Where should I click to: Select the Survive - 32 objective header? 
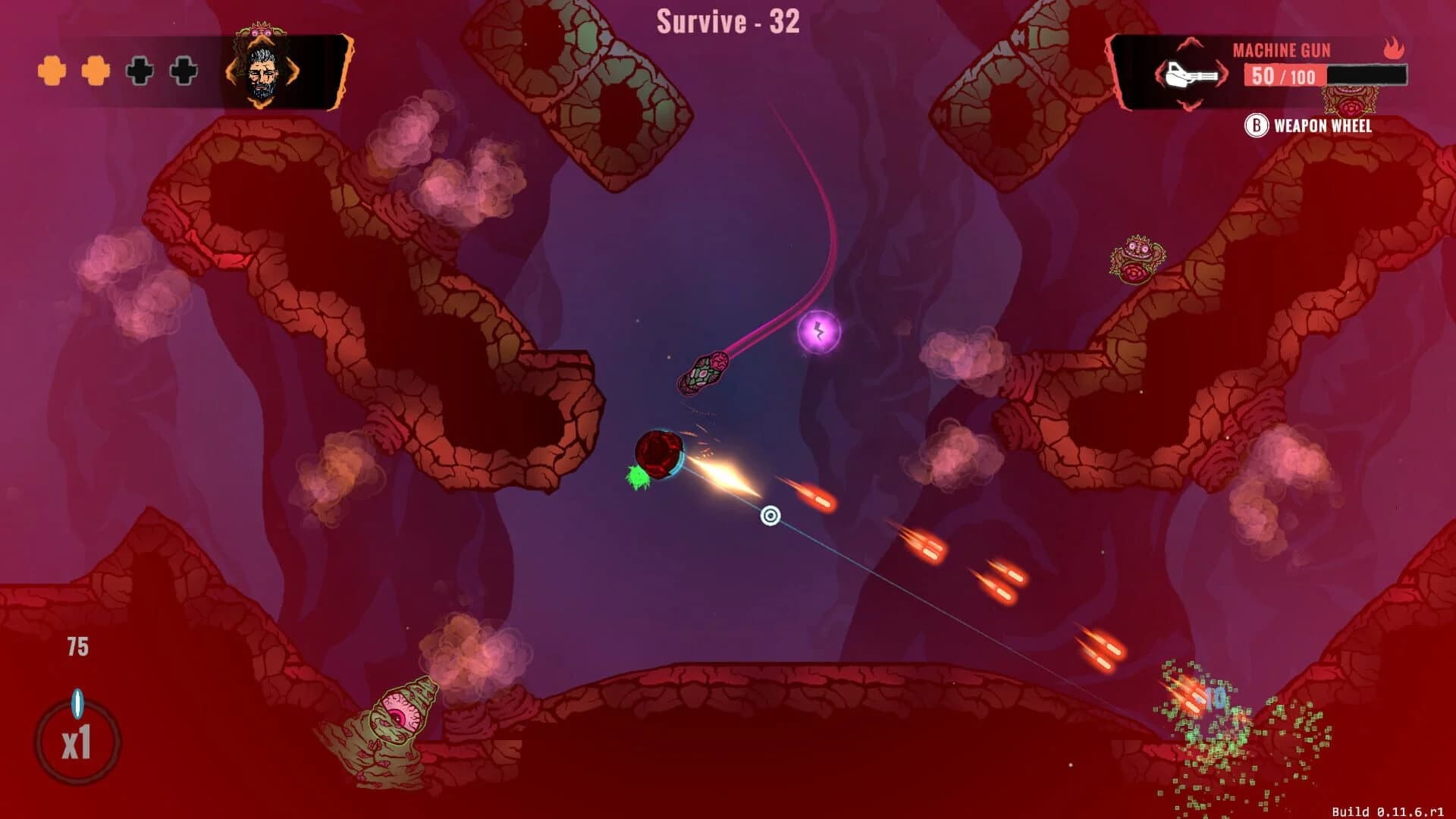[x=726, y=20]
